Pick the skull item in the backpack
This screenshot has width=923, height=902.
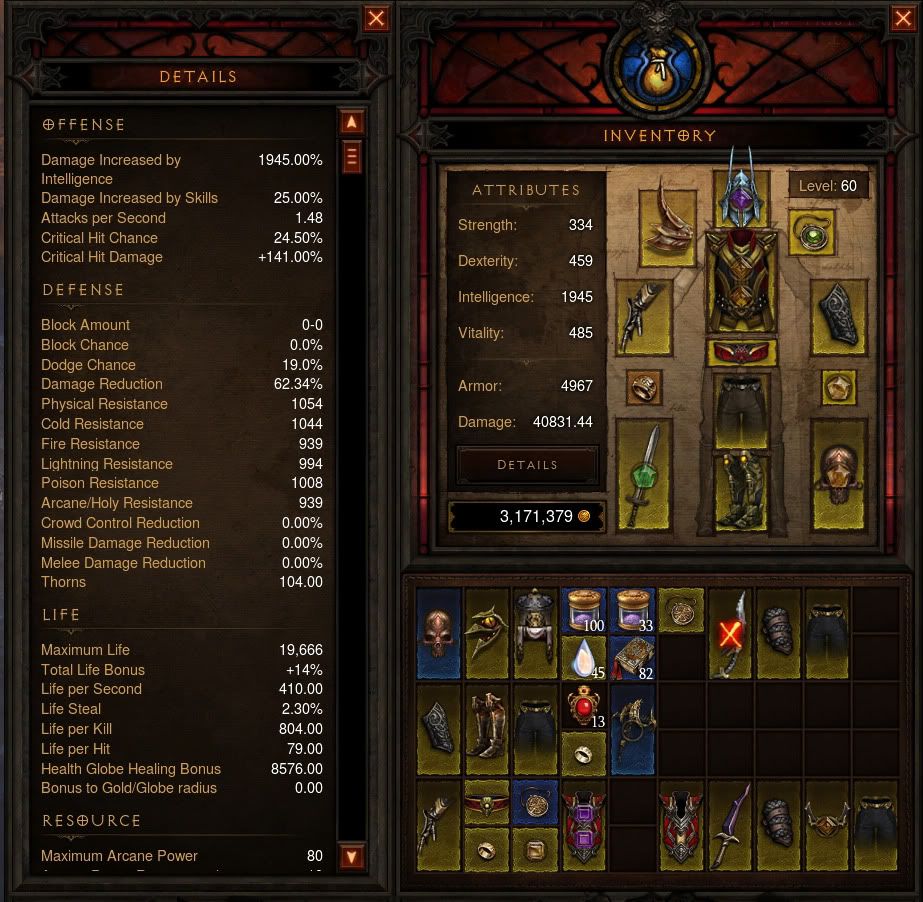tap(439, 634)
